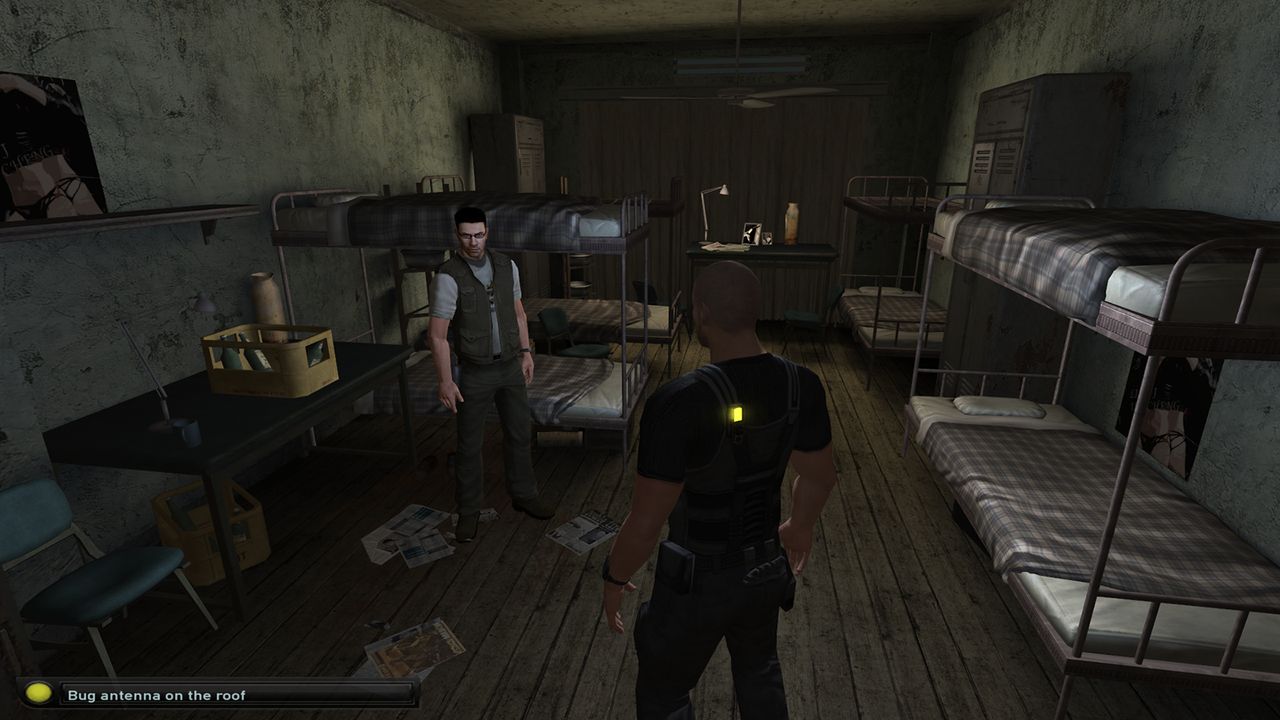Select the "Bug antenna on the roof" objective
1280x720 pixels.
click(156, 694)
